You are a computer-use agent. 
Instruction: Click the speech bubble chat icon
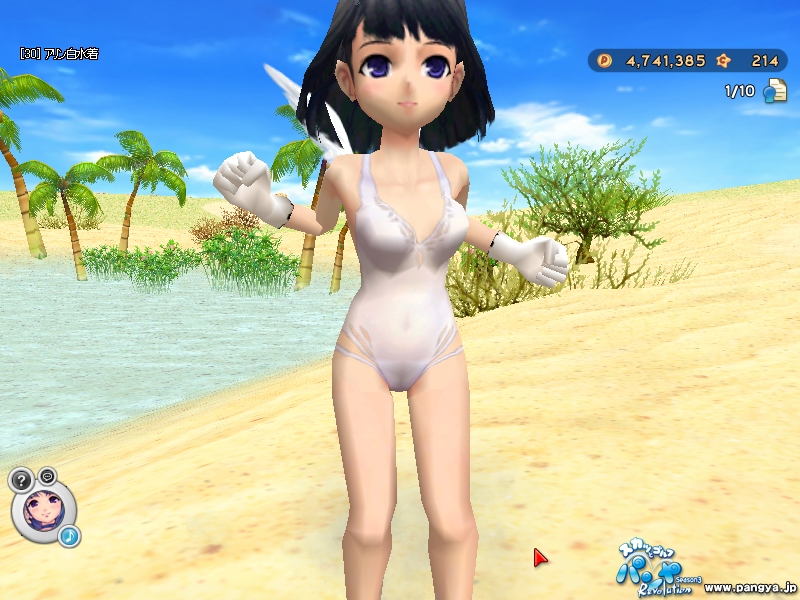click(48, 475)
